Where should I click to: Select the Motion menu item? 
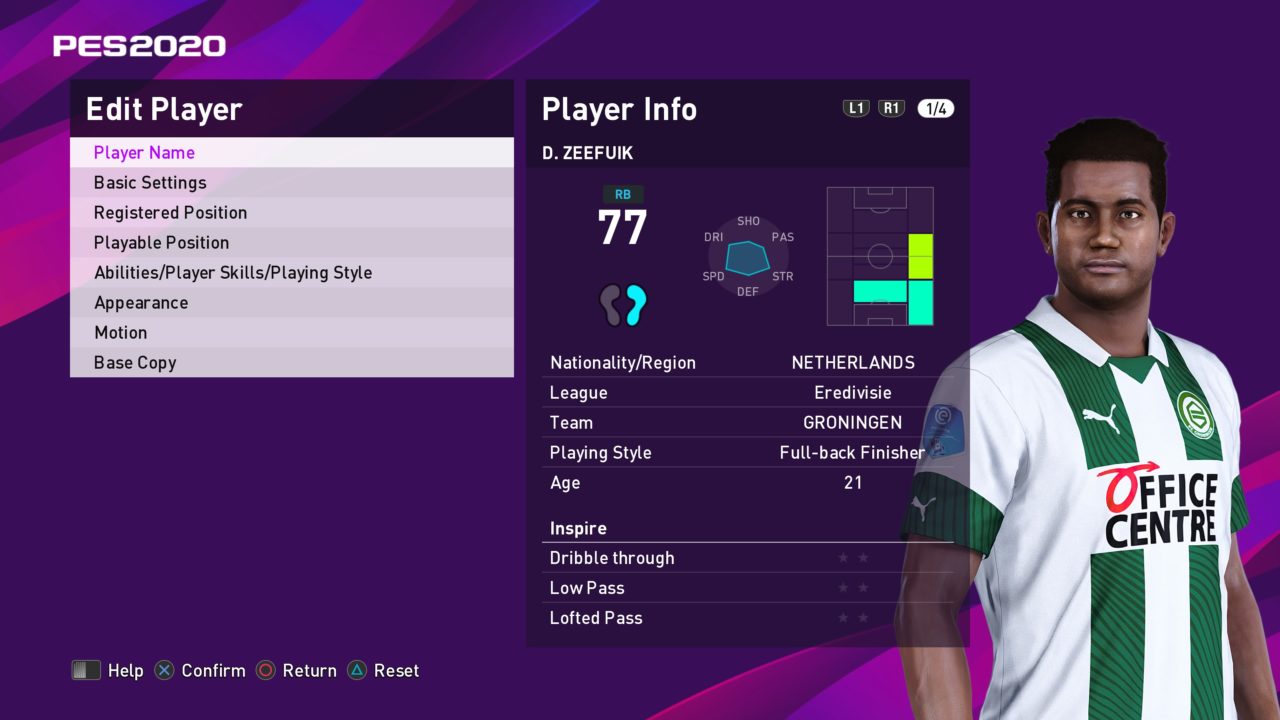tap(120, 333)
